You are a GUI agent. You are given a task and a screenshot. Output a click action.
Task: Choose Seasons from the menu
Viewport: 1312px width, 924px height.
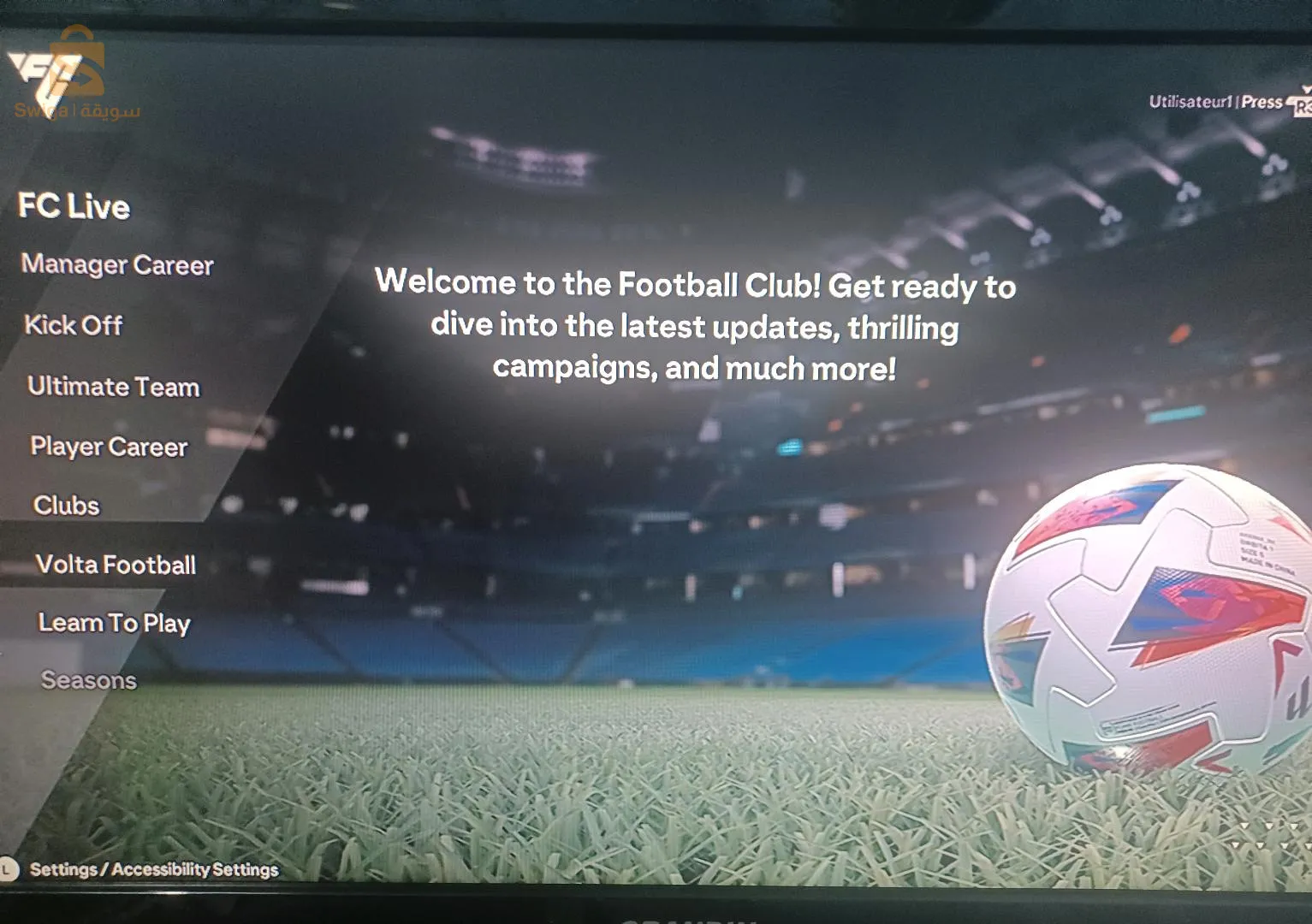89,680
